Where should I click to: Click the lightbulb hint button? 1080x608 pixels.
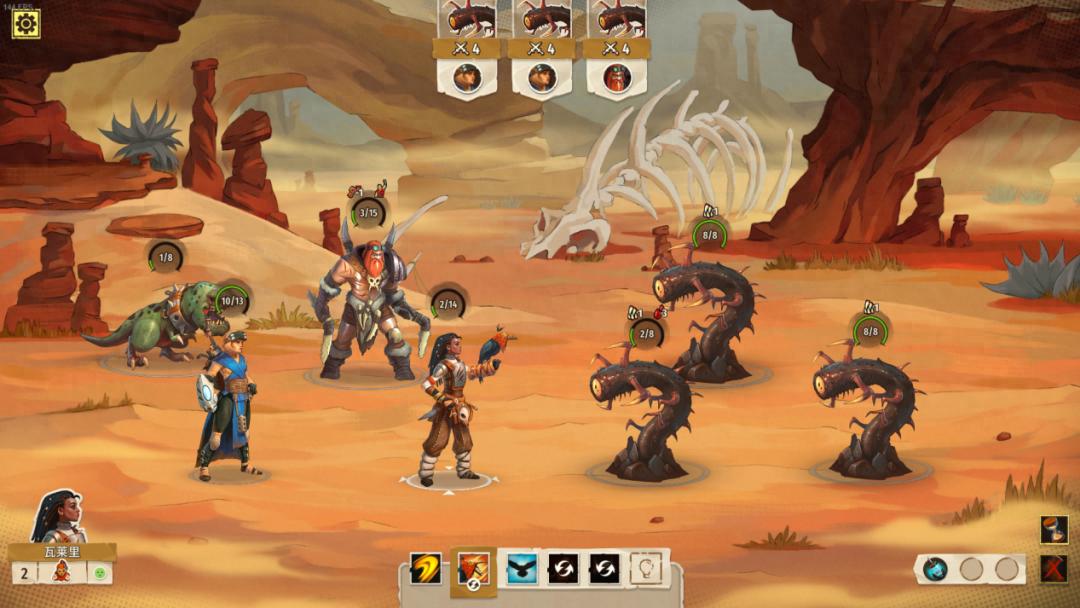pyautogui.click(x=646, y=570)
